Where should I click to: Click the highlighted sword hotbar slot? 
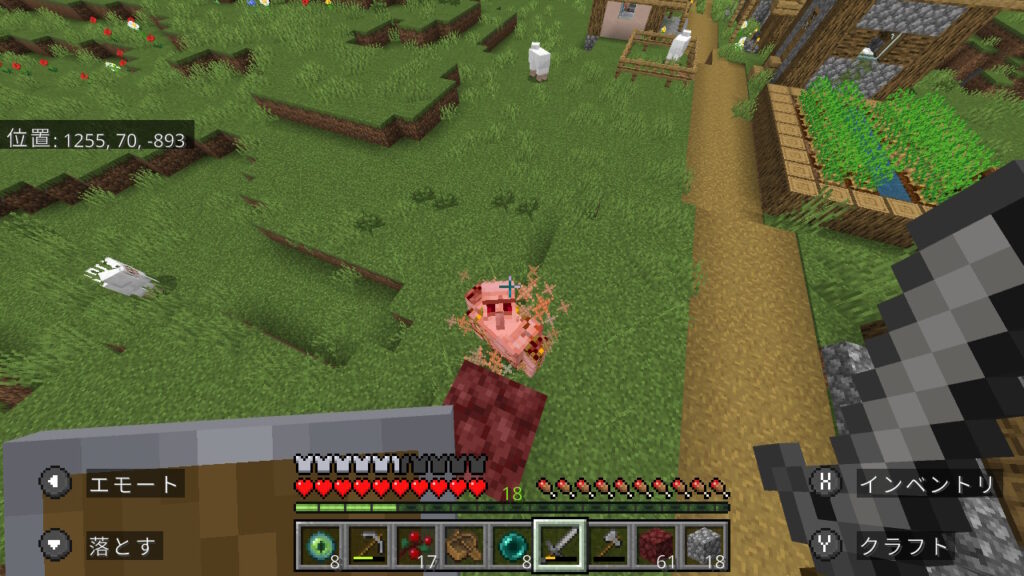[x=559, y=545]
